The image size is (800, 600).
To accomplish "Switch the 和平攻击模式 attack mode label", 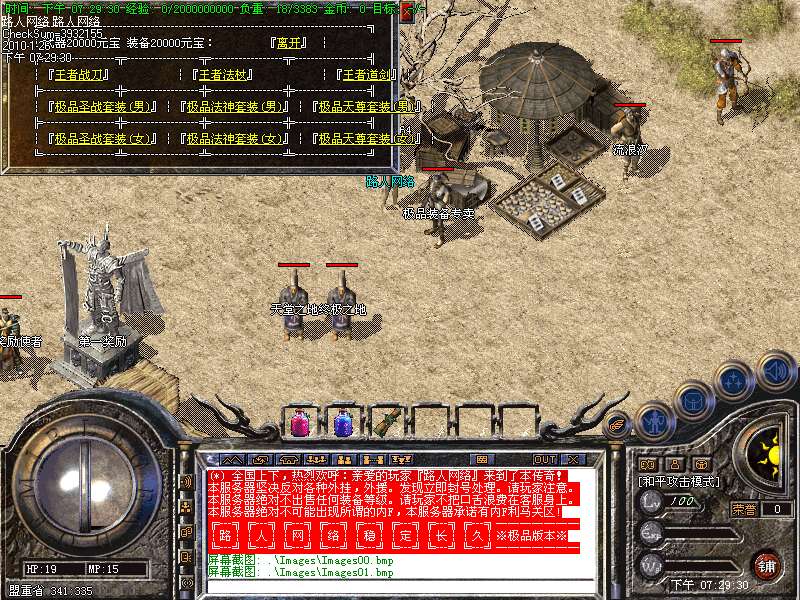I will coord(676,482).
